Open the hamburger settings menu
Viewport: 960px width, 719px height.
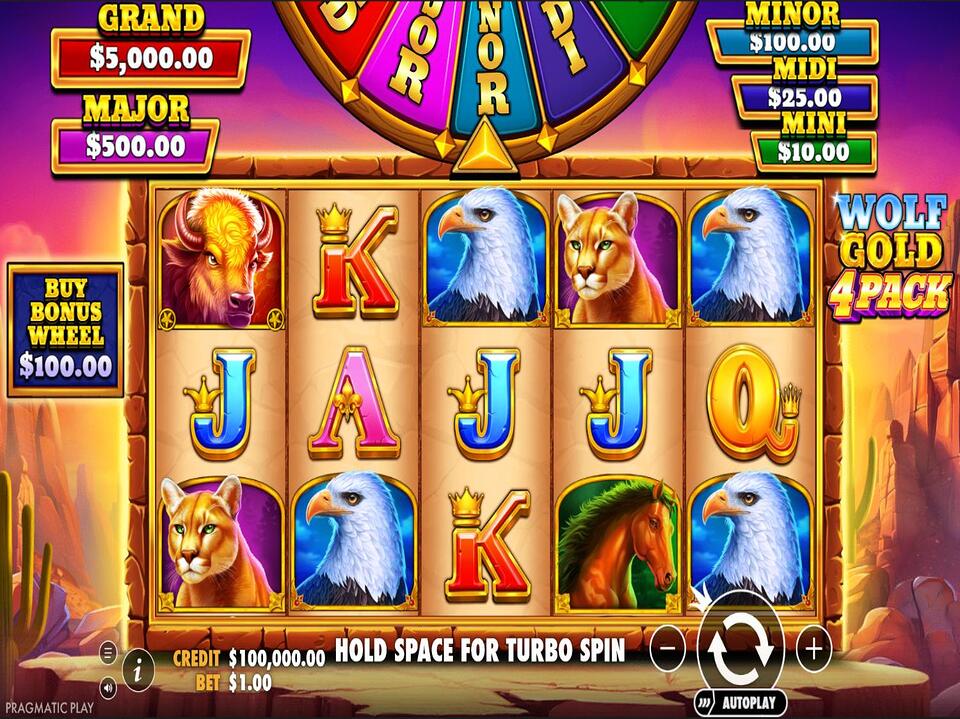point(108,654)
